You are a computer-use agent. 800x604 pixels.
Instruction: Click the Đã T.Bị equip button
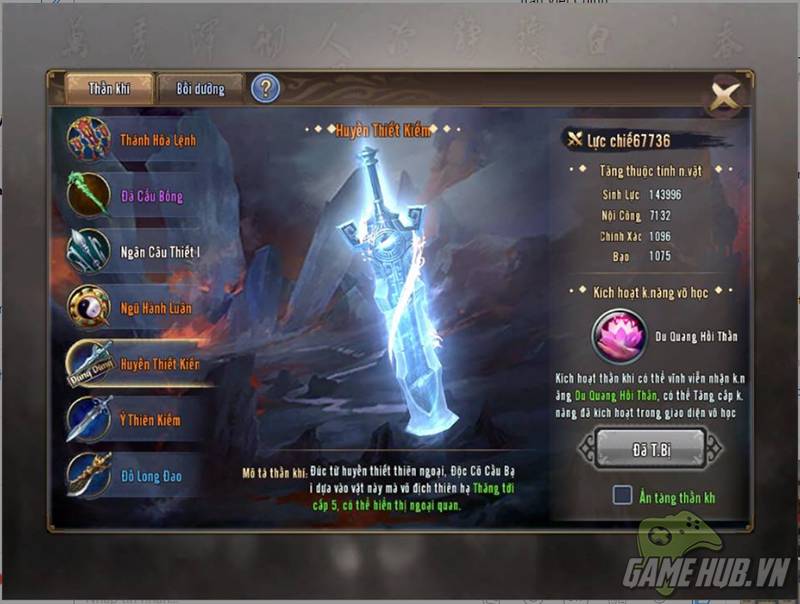pyautogui.click(x=650, y=449)
